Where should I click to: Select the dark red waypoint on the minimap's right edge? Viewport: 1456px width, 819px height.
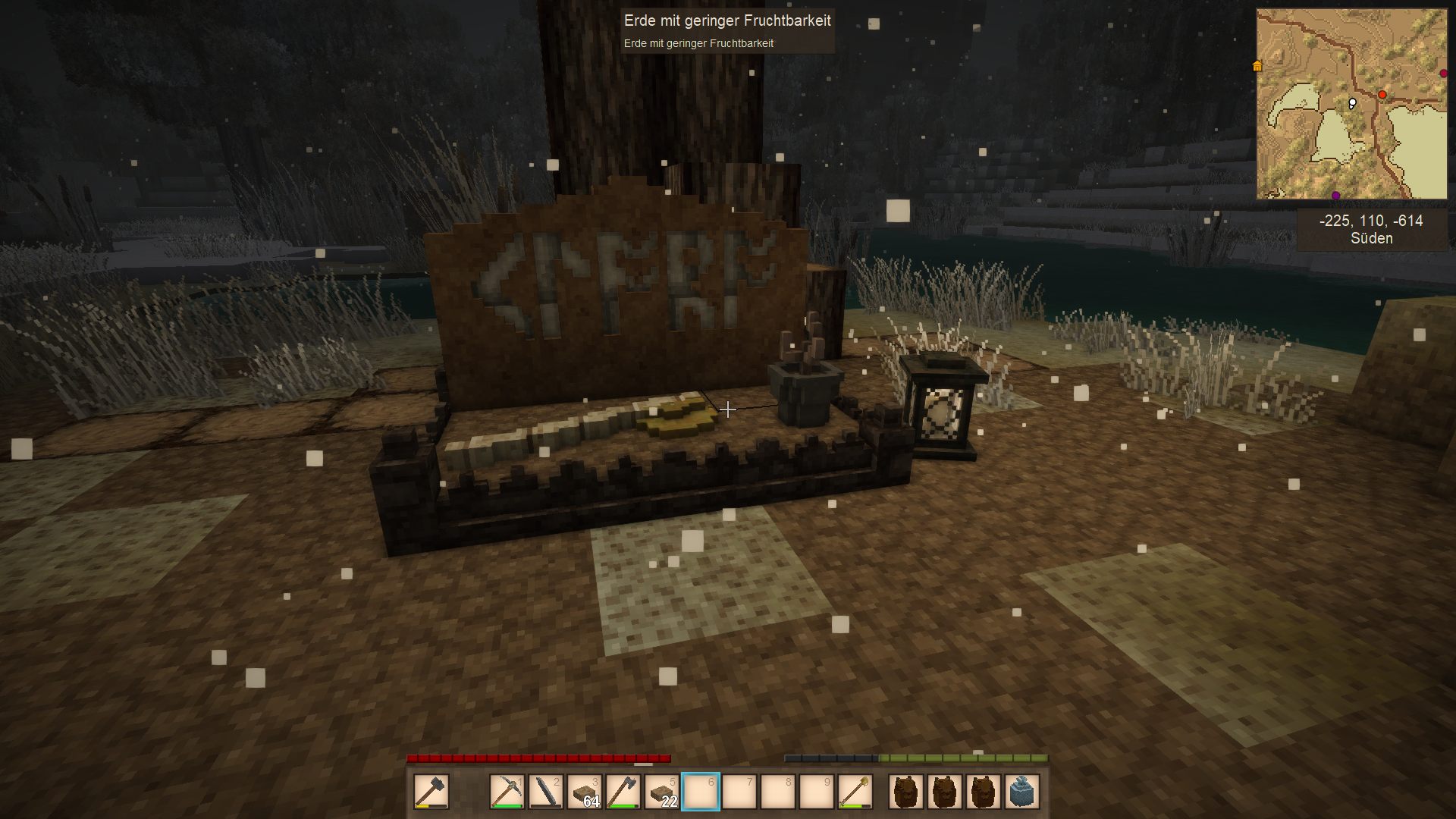pyautogui.click(x=1443, y=74)
